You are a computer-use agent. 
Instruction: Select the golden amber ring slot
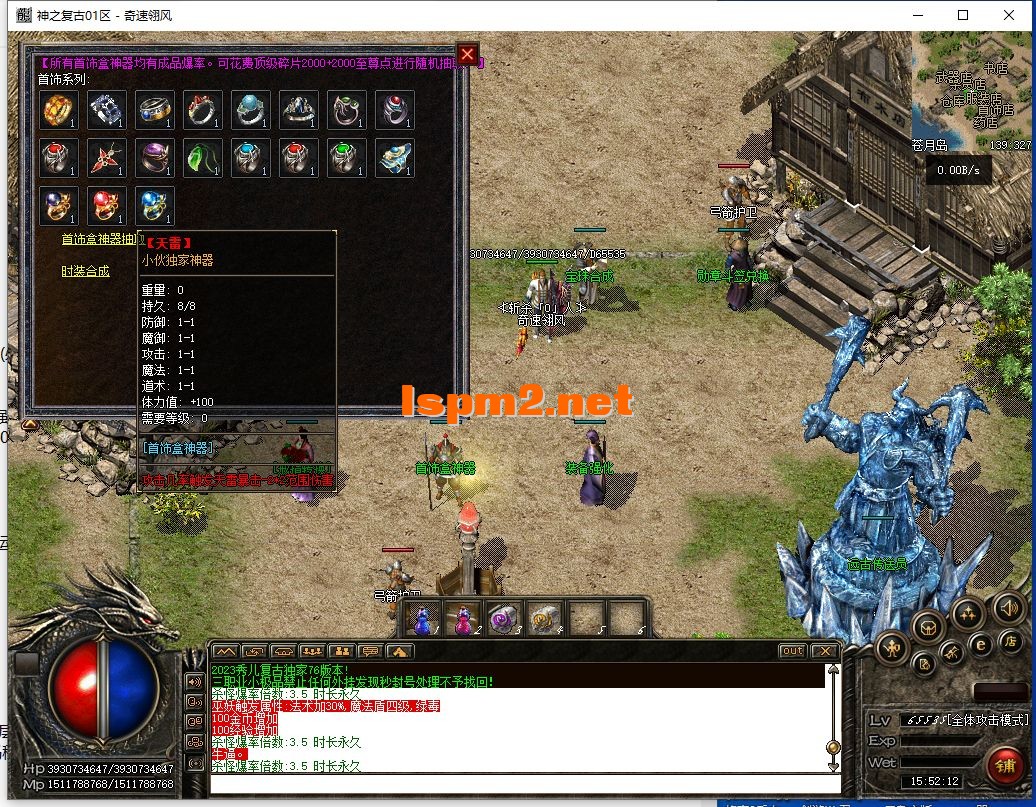(x=59, y=110)
